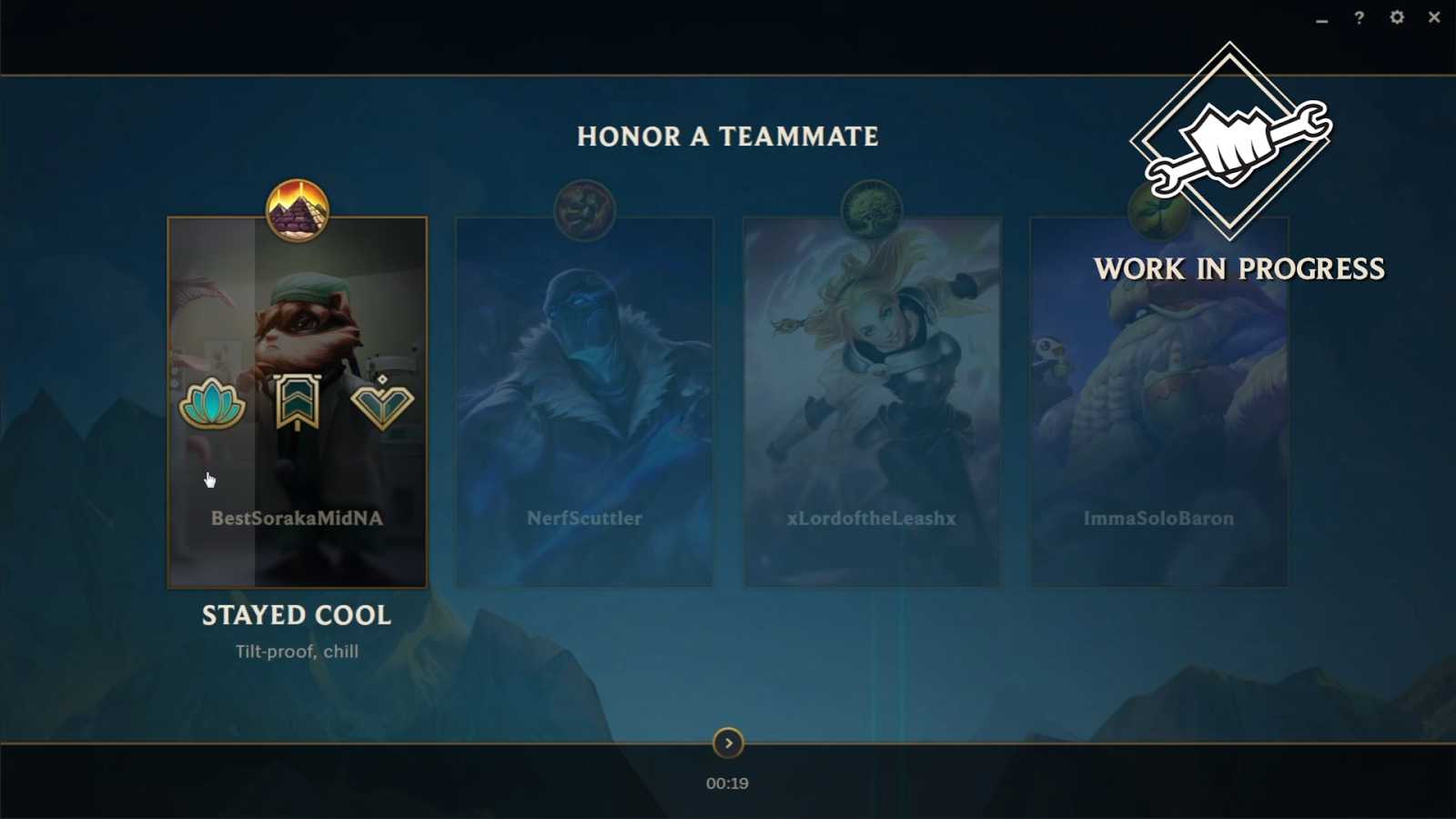This screenshot has width=1456, height=819.
Task: Click the Tilt-proof, chill description text
Action: pyautogui.click(x=297, y=651)
